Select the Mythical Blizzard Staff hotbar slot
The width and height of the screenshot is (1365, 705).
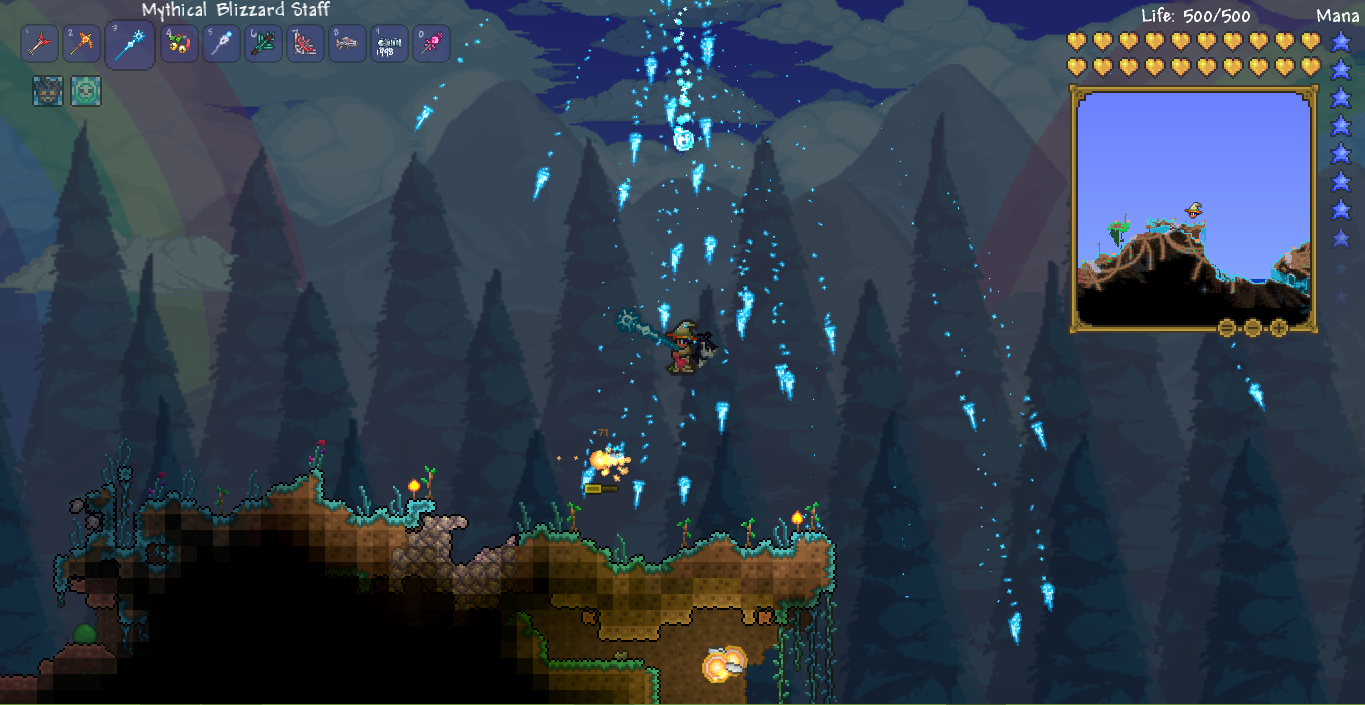pyautogui.click(x=130, y=45)
